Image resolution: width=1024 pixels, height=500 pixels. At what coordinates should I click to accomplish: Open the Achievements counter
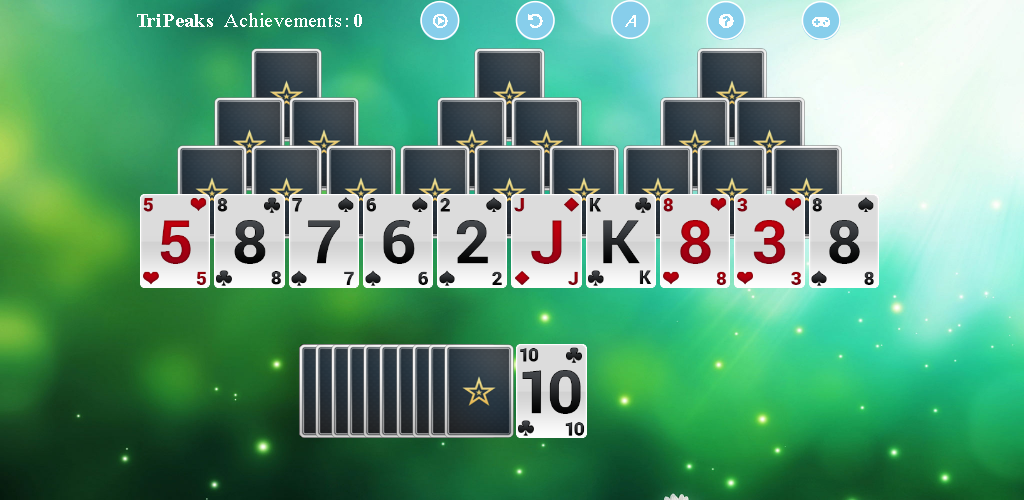coord(293,21)
